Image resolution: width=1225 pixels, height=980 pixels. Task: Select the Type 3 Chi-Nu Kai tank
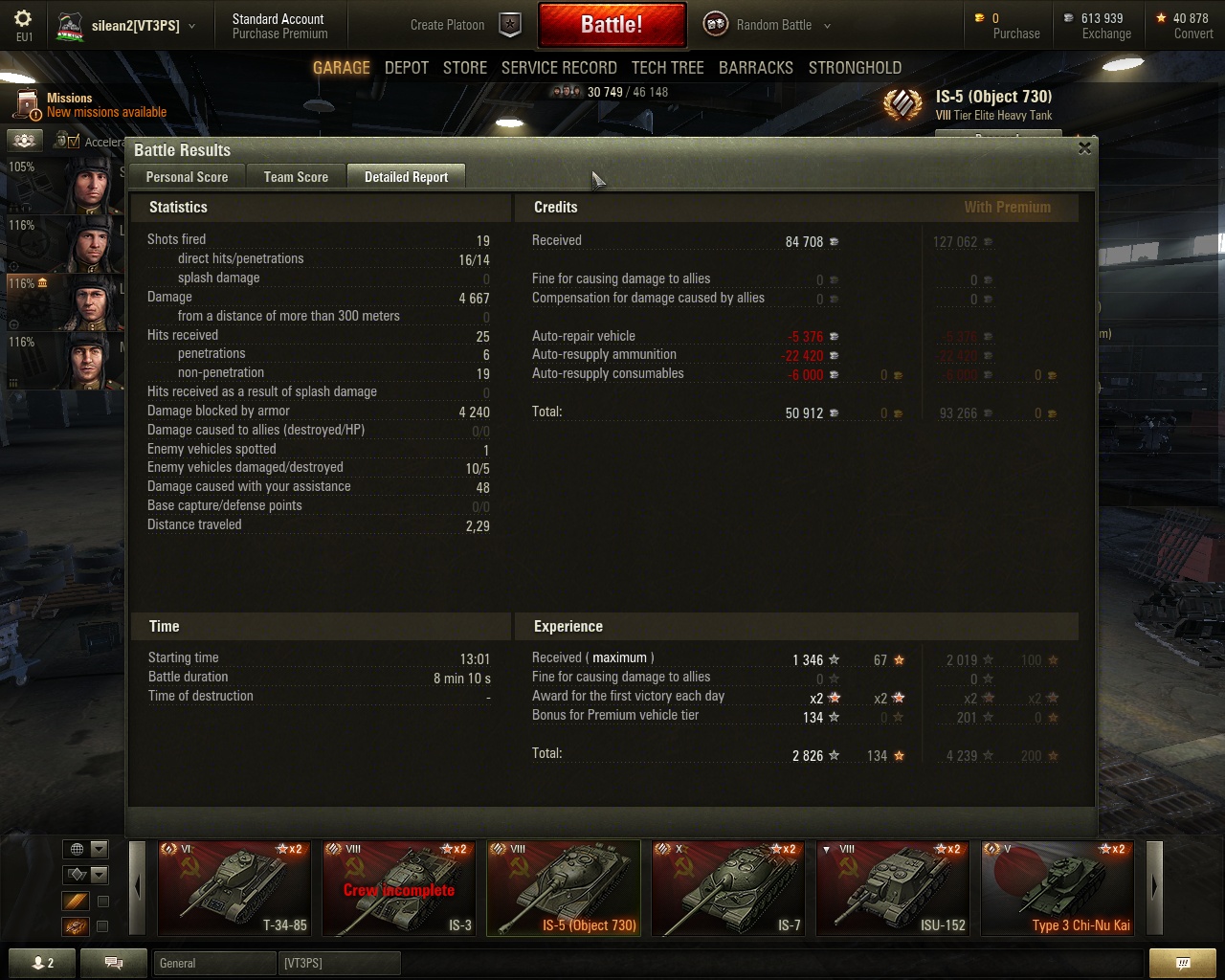pyautogui.click(x=1057, y=887)
